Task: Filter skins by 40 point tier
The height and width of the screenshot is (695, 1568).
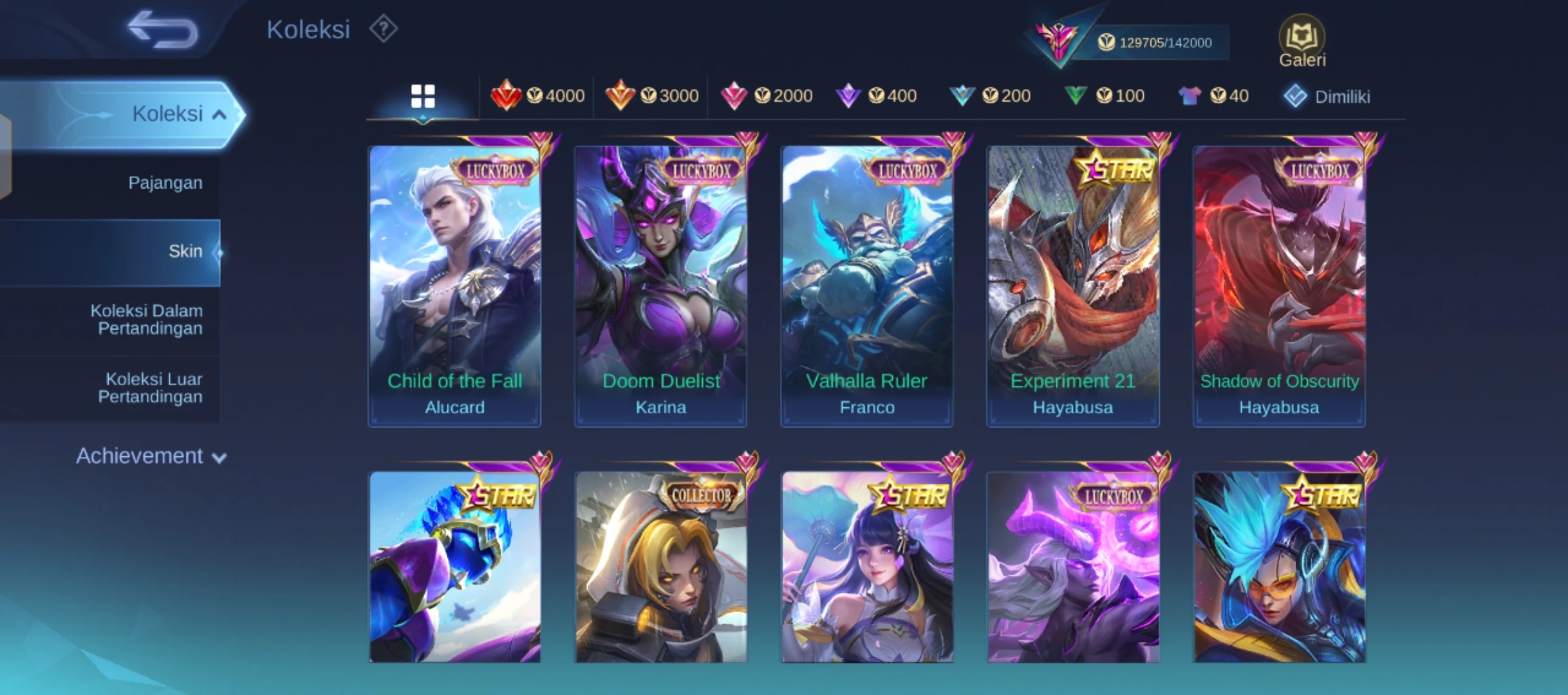Action: [x=1213, y=97]
